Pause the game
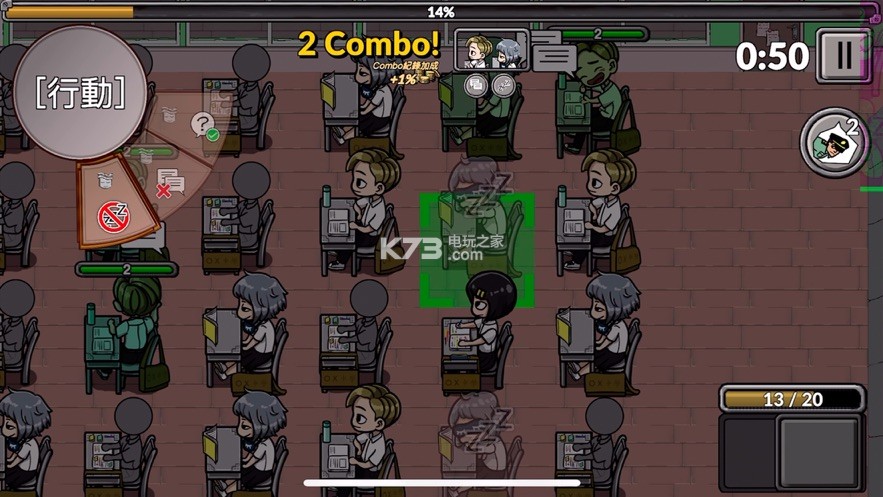883x497 pixels. 843,56
